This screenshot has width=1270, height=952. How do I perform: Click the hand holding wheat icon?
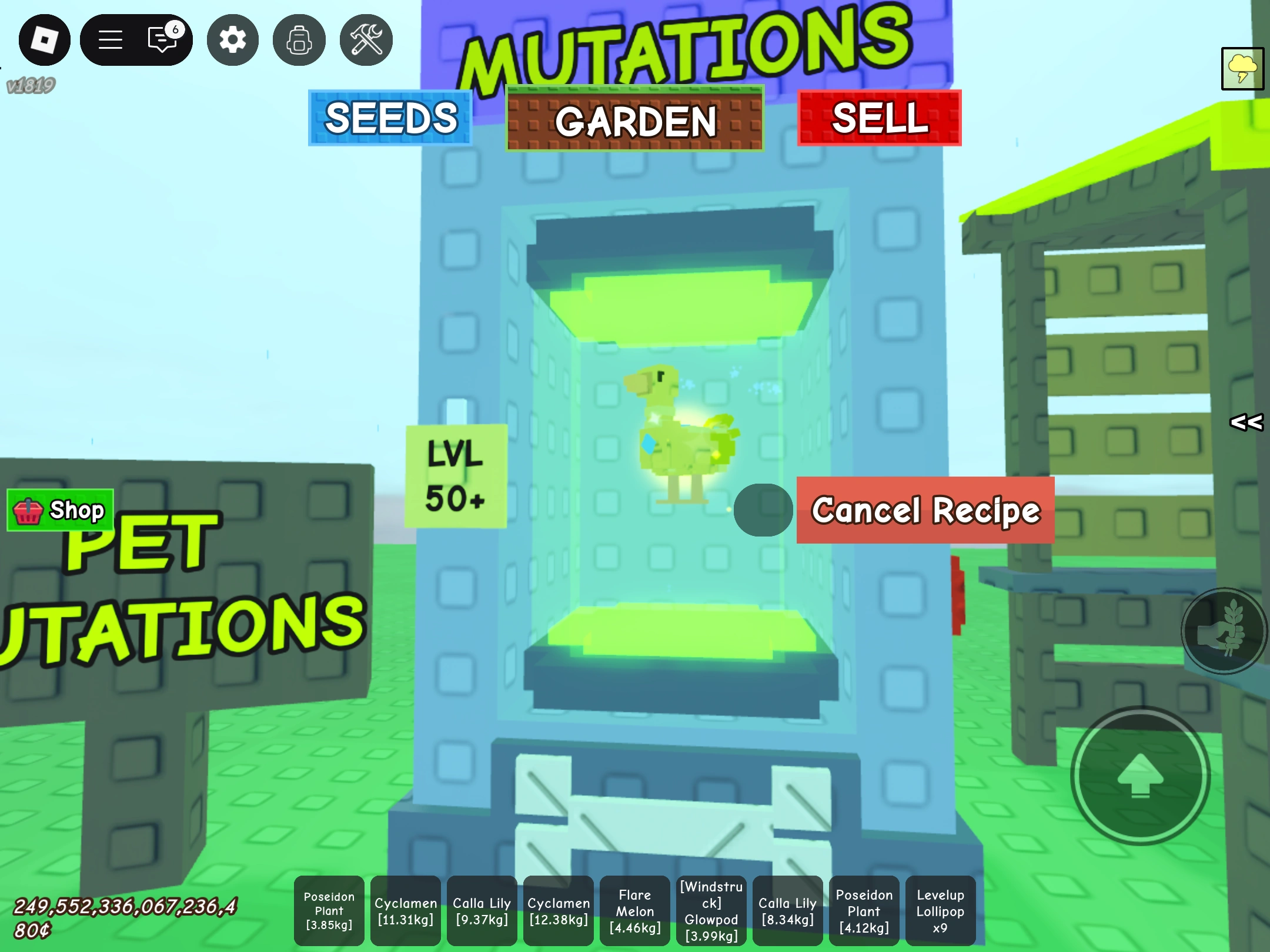coord(1225,632)
